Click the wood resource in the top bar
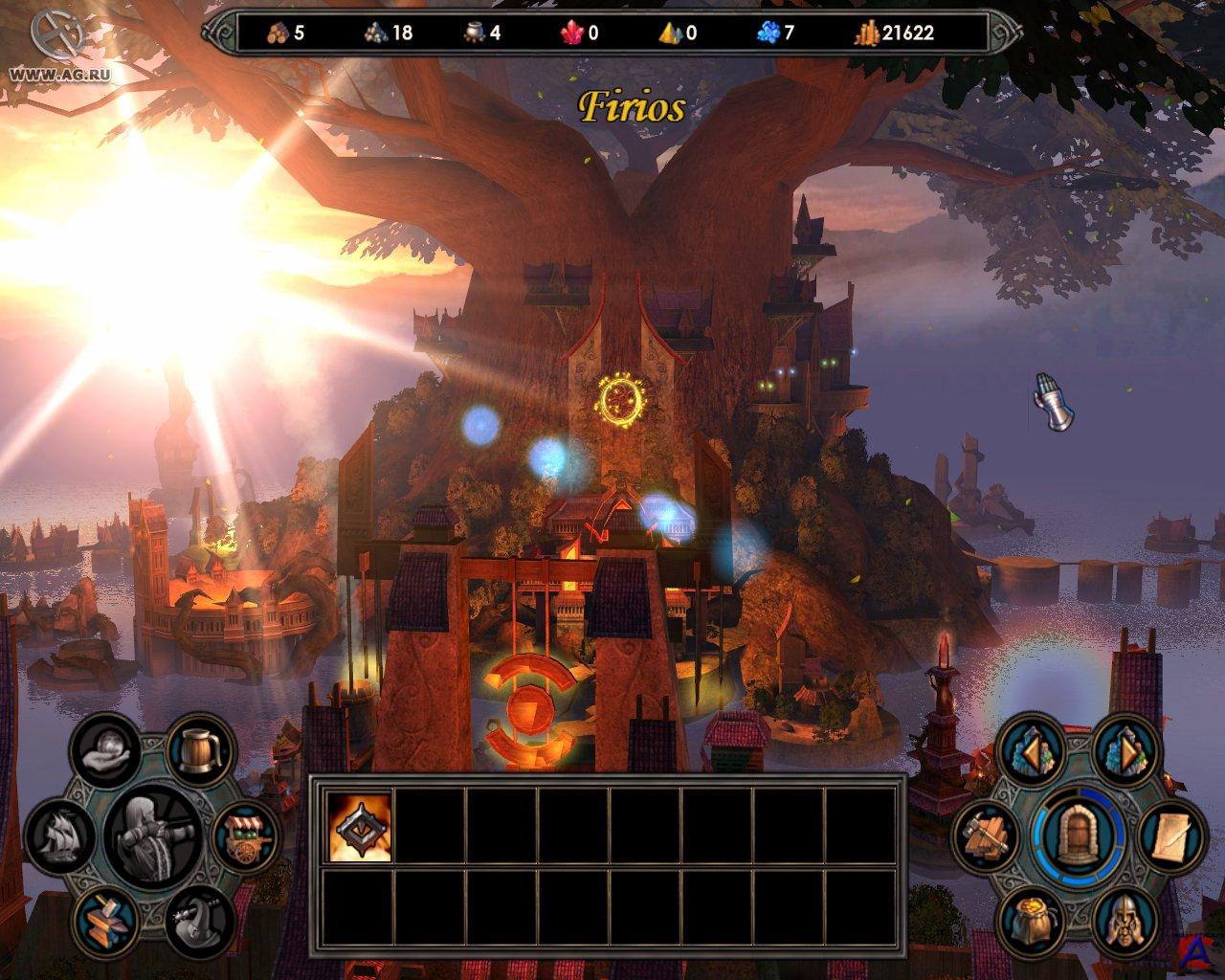Image resolution: width=1225 pixels, height=980 pixels. [286, 33]
